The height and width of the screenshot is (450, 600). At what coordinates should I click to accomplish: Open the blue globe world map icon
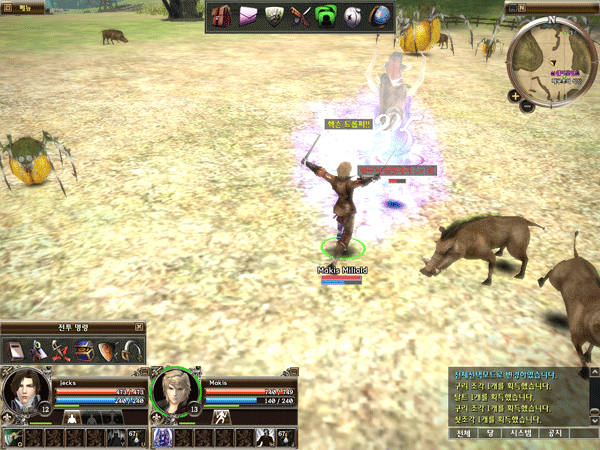click(x=380, y=17)
